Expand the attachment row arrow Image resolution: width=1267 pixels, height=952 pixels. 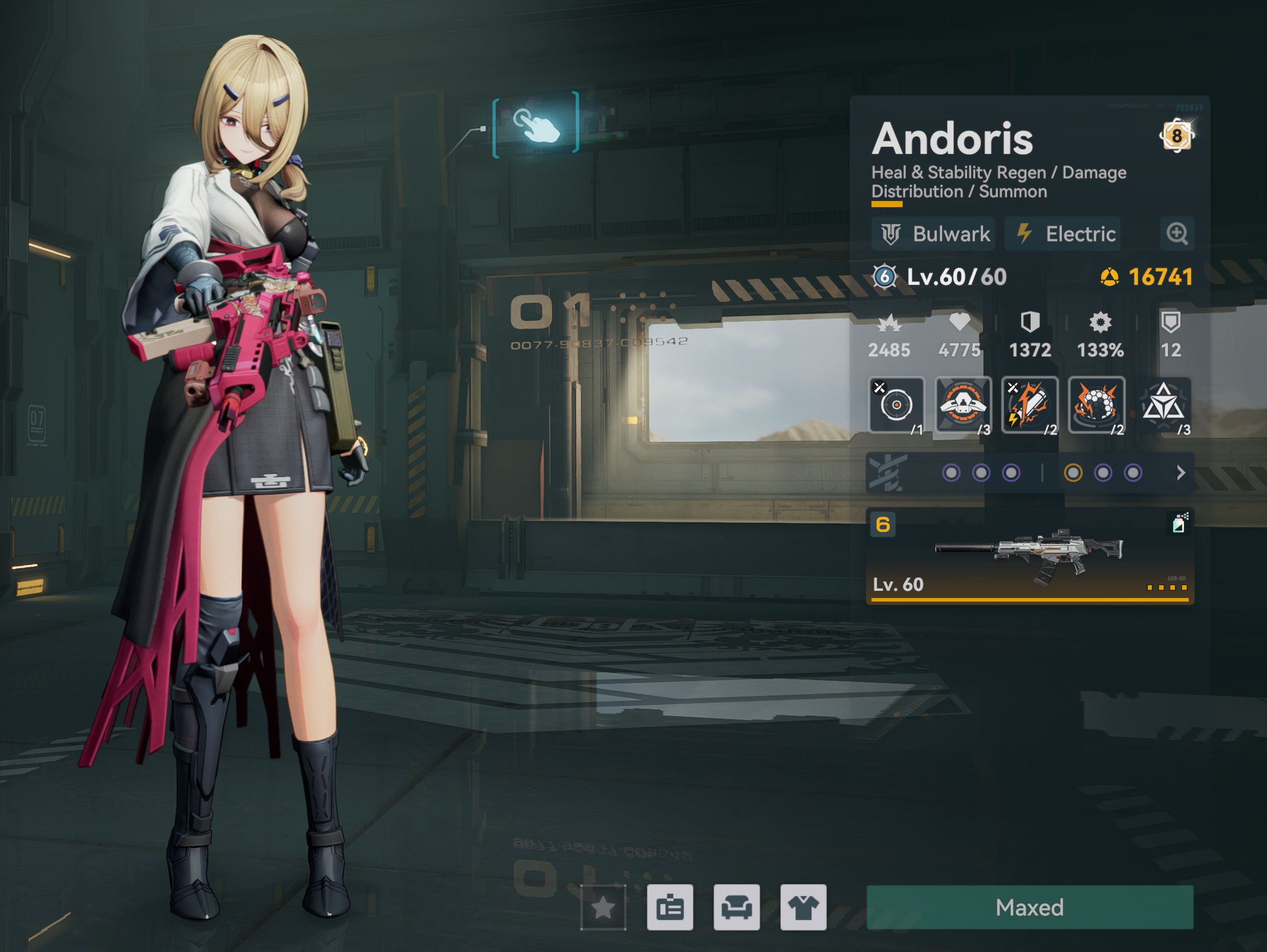click(x=1181, y=473)
